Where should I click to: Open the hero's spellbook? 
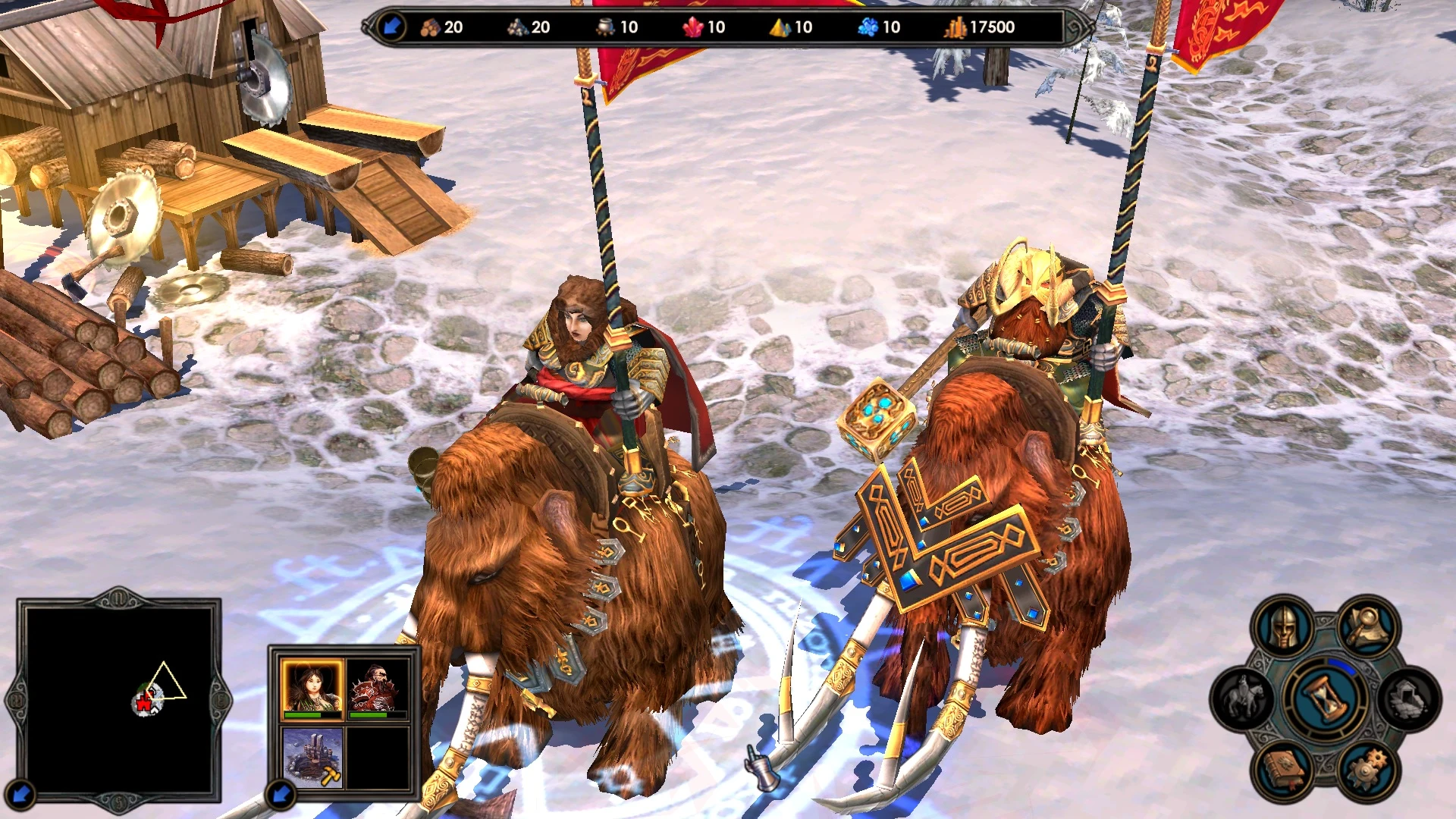tap(1282, 768)
